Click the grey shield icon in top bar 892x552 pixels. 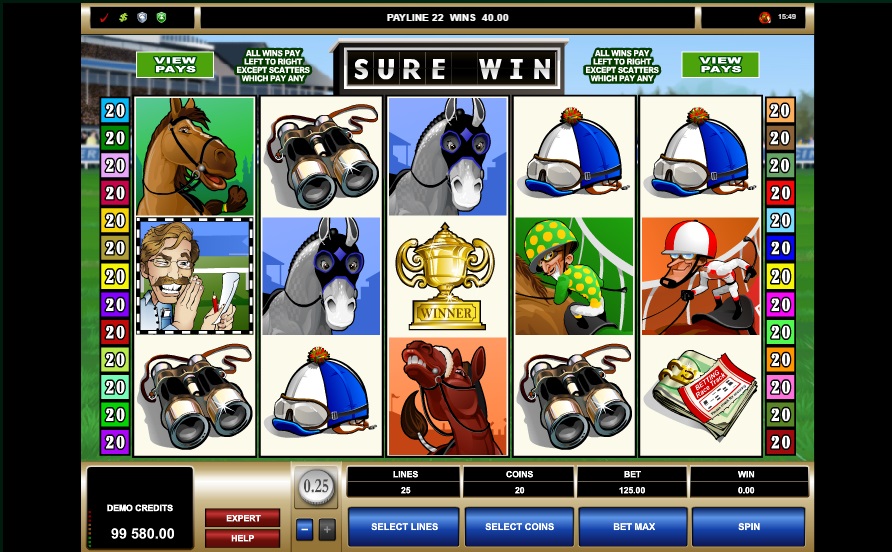(142, 17)
